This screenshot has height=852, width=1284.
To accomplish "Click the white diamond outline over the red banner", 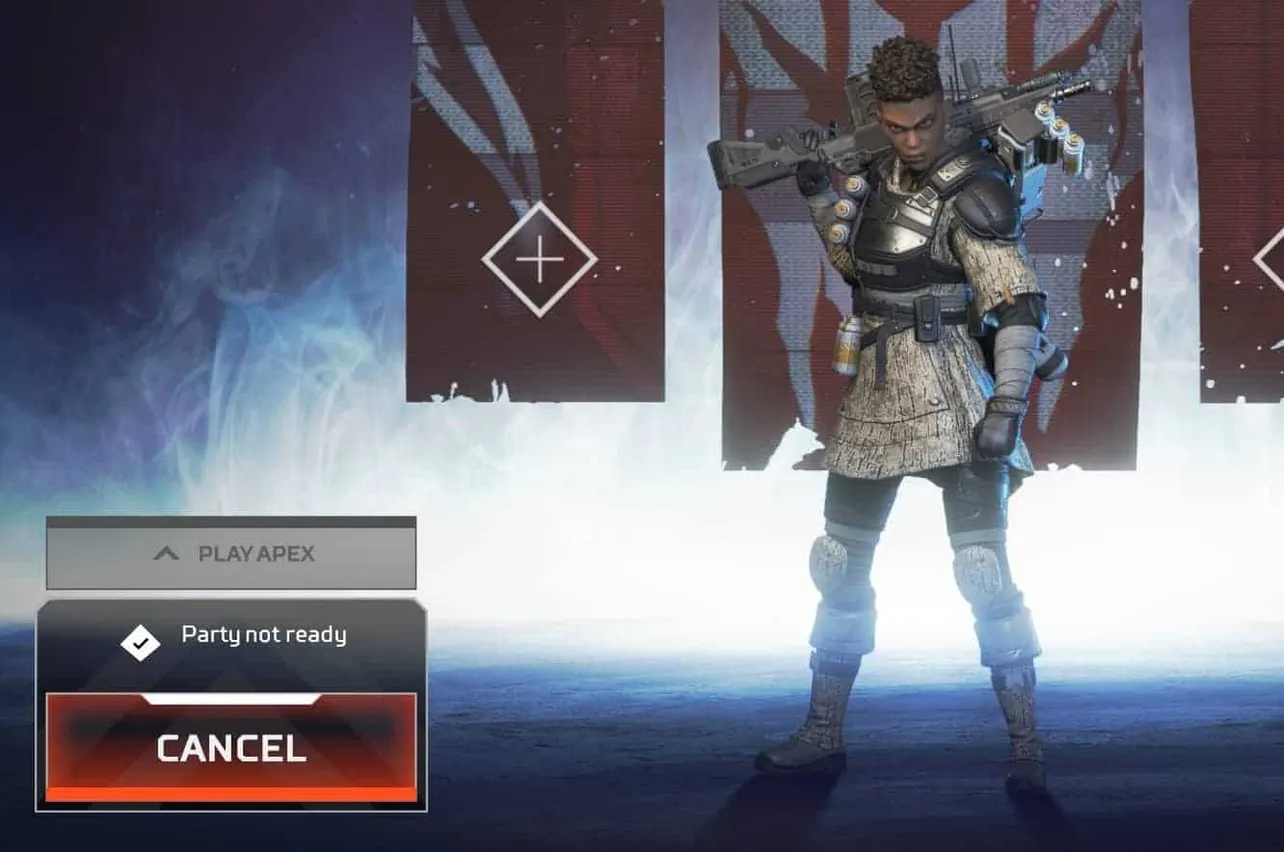I will [x=540, y=258].
